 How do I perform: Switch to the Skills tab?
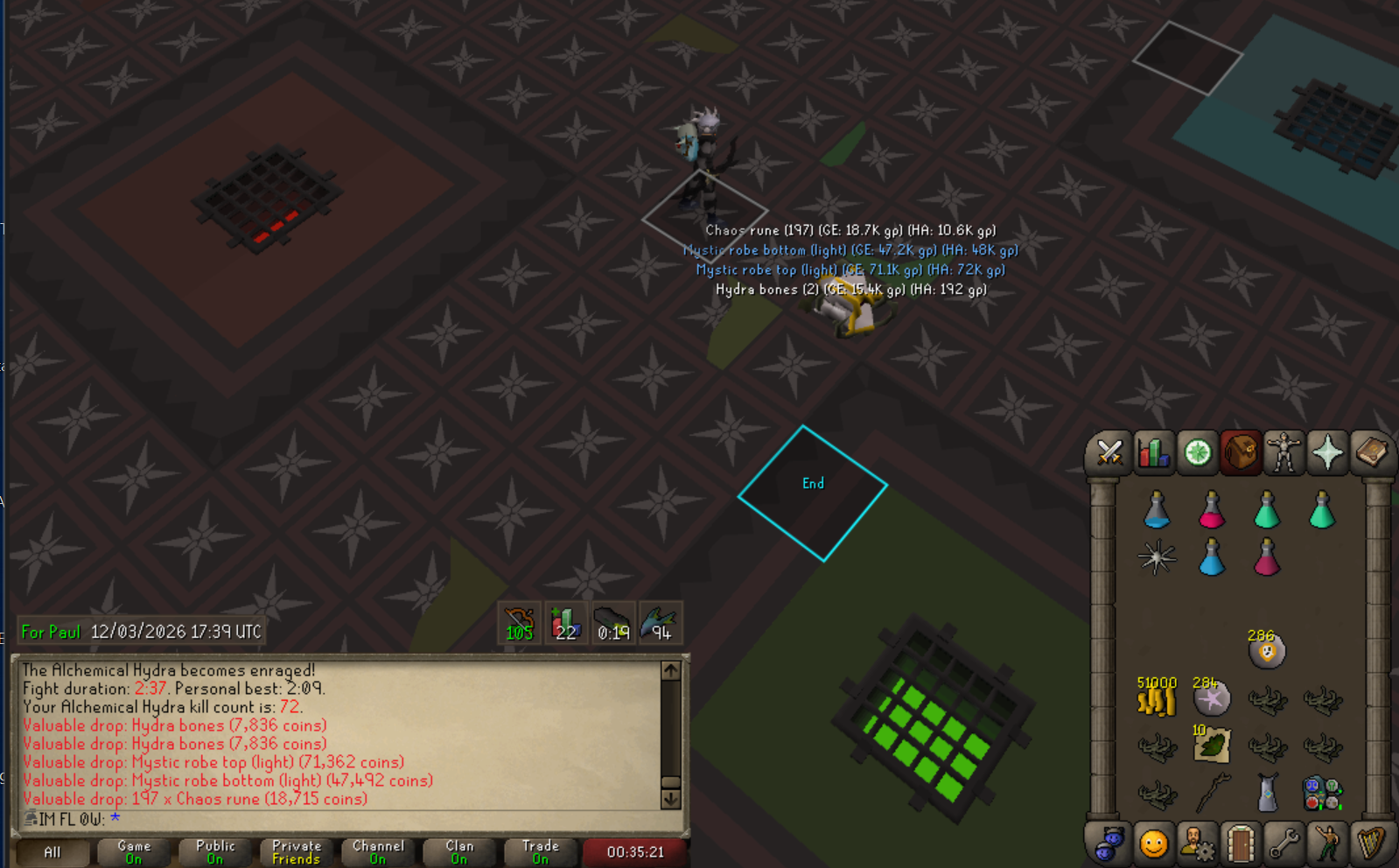tap(1153, 453)
